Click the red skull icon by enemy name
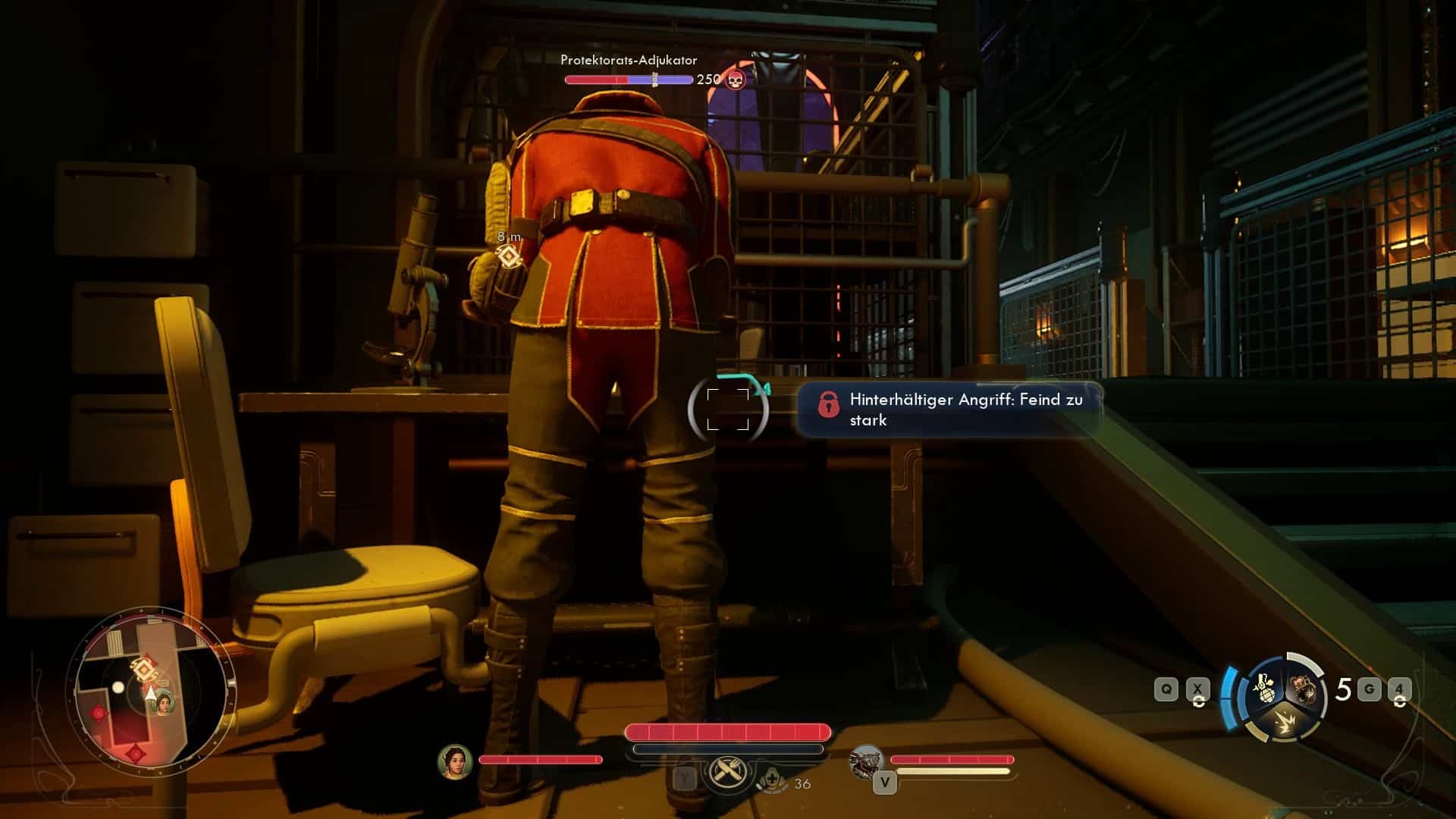1456x819 pixels. (x=734, y=79)
